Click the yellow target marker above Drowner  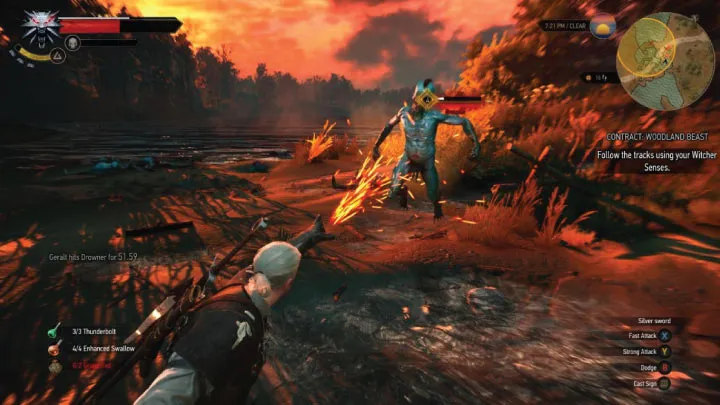[428, 98]
